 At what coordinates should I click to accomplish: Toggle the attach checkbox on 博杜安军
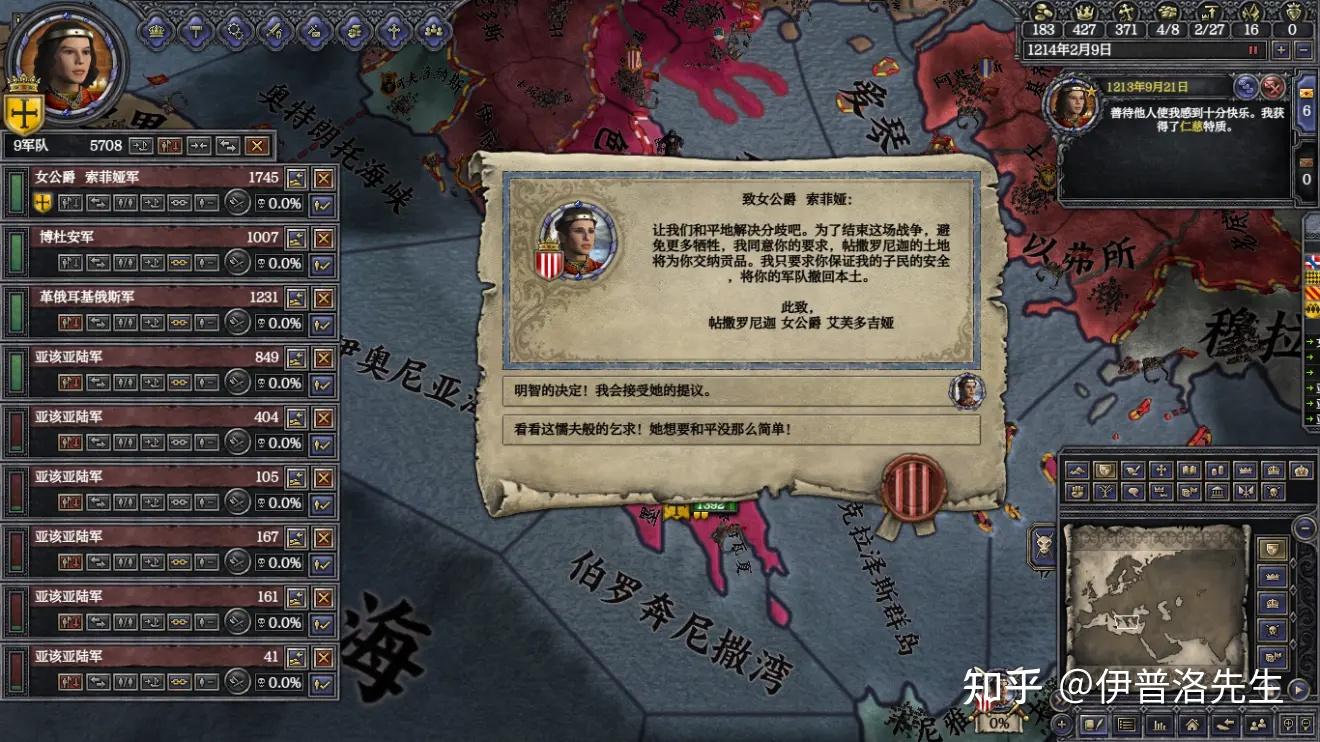320,263
